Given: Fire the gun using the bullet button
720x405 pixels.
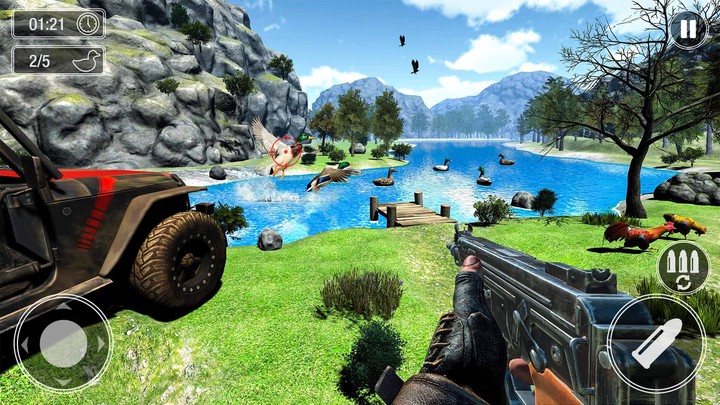Looking at the screenshot, I should click(656, 343).
